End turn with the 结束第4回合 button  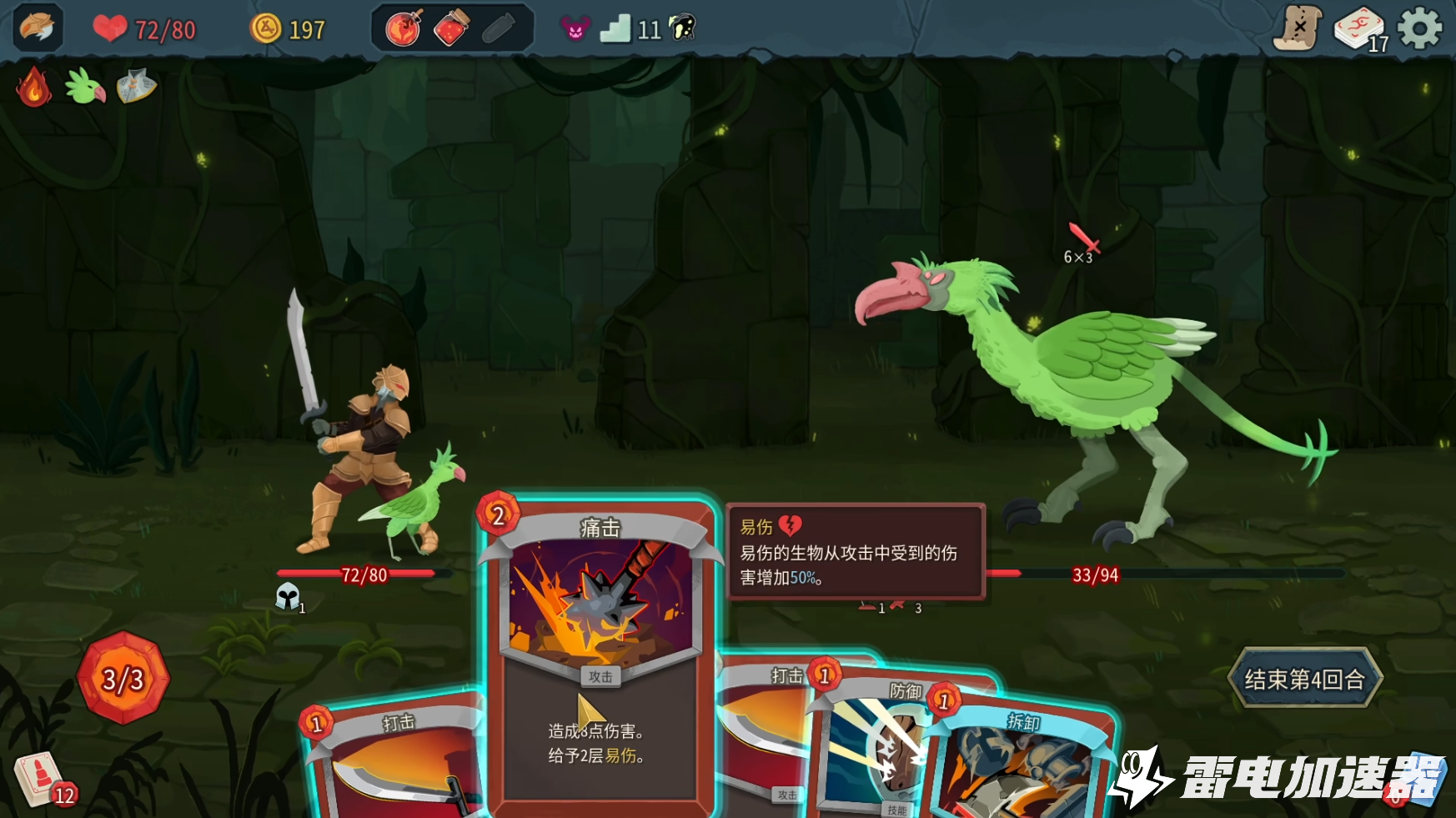[x=1304, y=679]
